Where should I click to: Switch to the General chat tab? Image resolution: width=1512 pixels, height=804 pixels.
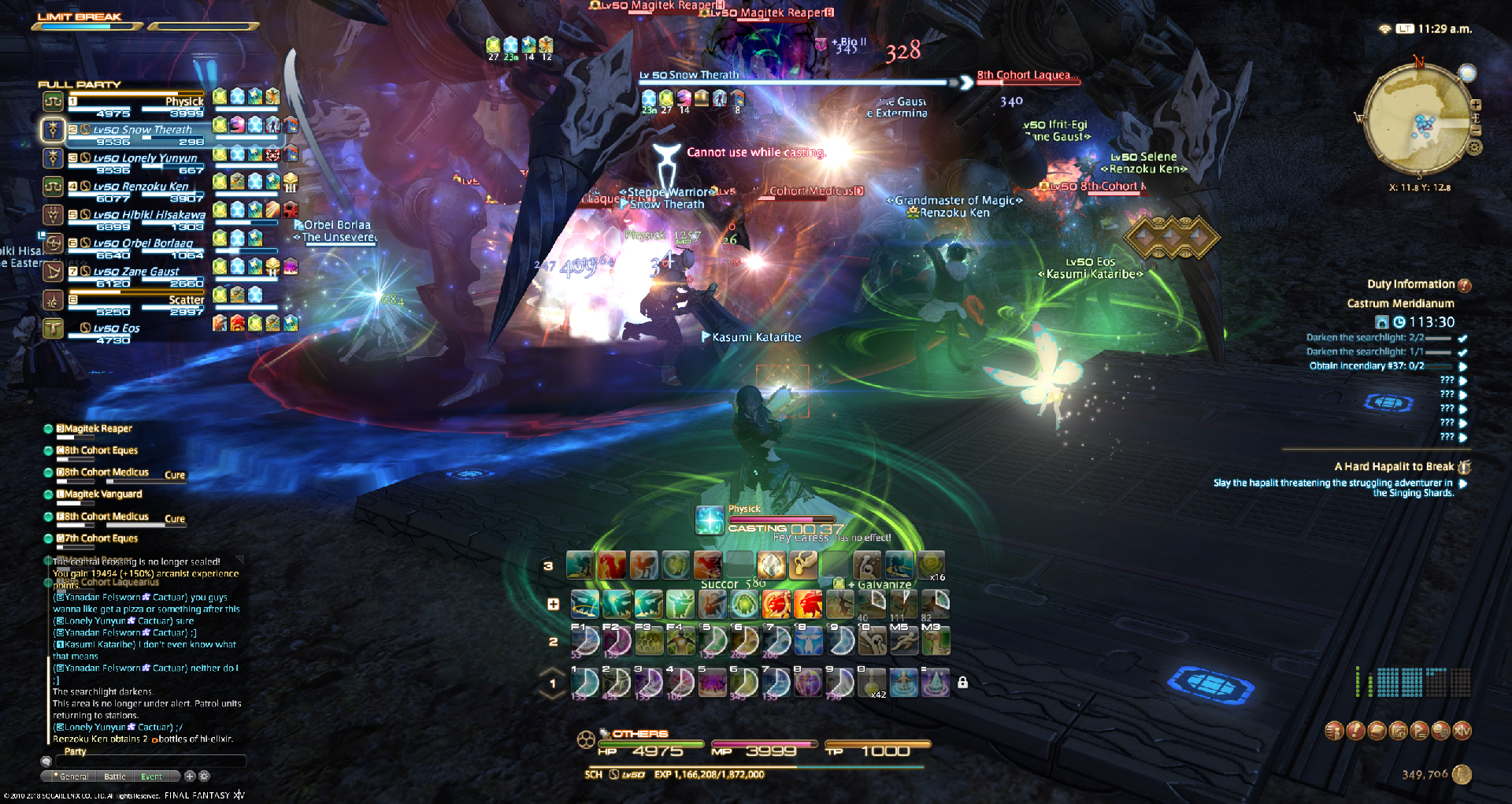(74, 776)
